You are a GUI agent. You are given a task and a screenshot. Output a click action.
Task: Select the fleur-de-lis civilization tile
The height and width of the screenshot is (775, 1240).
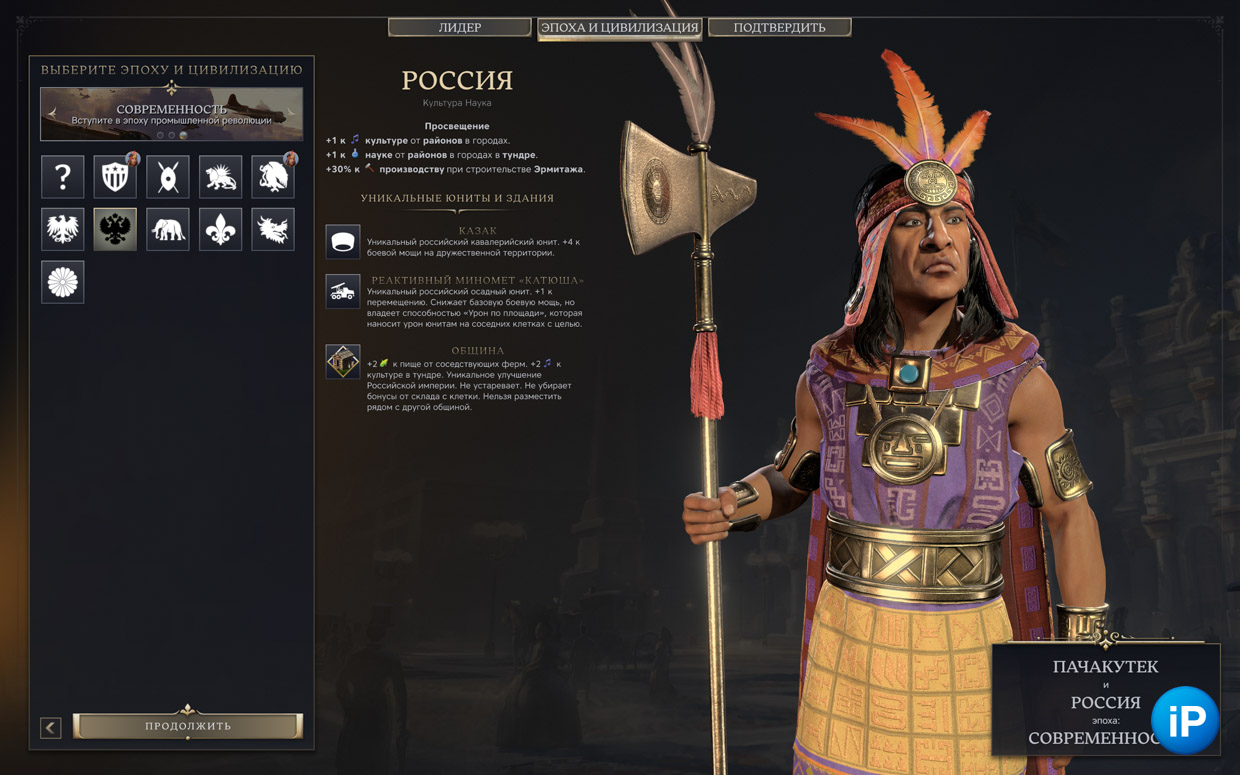[220, 229]
